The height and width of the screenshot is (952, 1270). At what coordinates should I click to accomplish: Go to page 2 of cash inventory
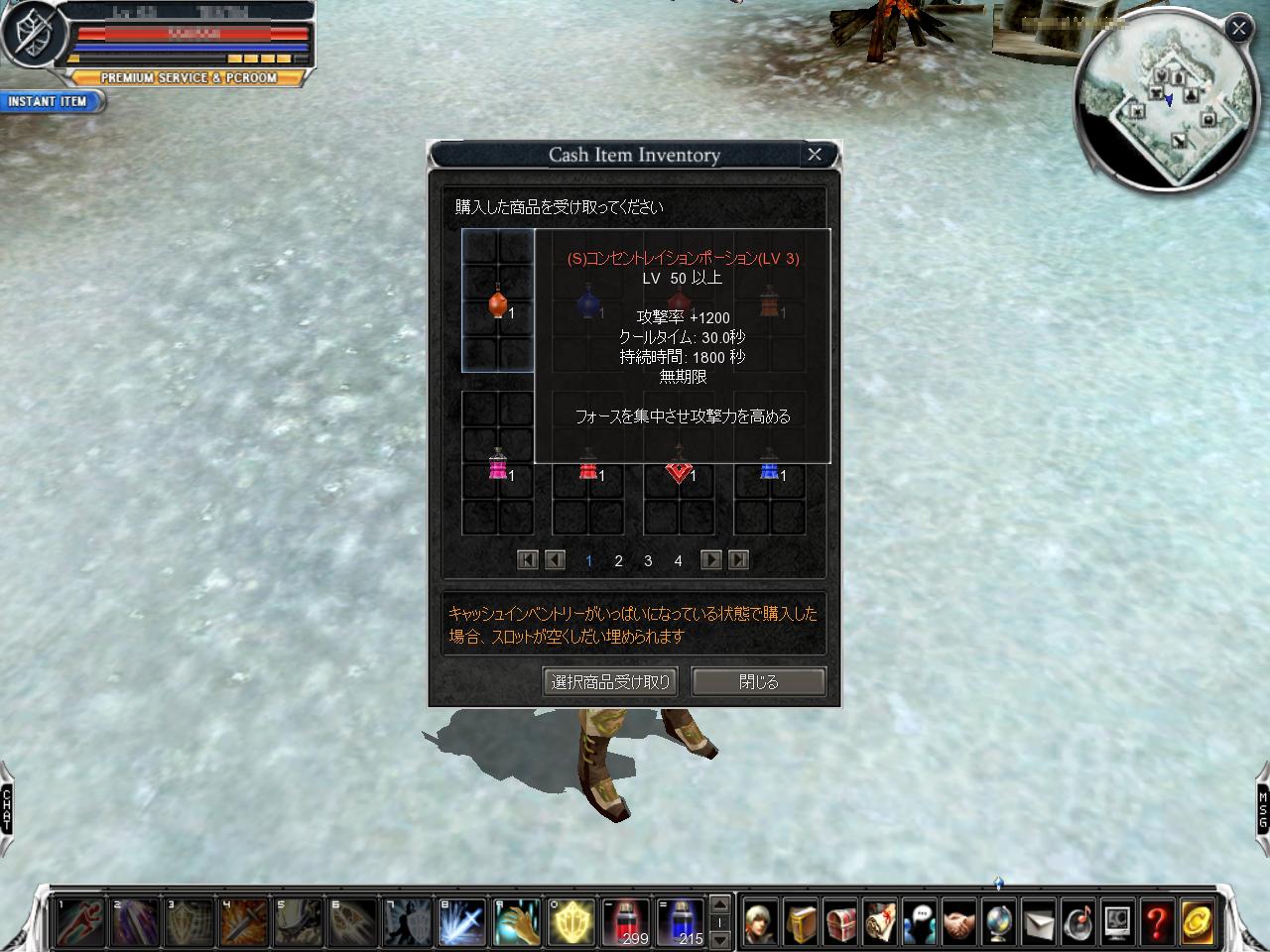[x=618, y=561]
